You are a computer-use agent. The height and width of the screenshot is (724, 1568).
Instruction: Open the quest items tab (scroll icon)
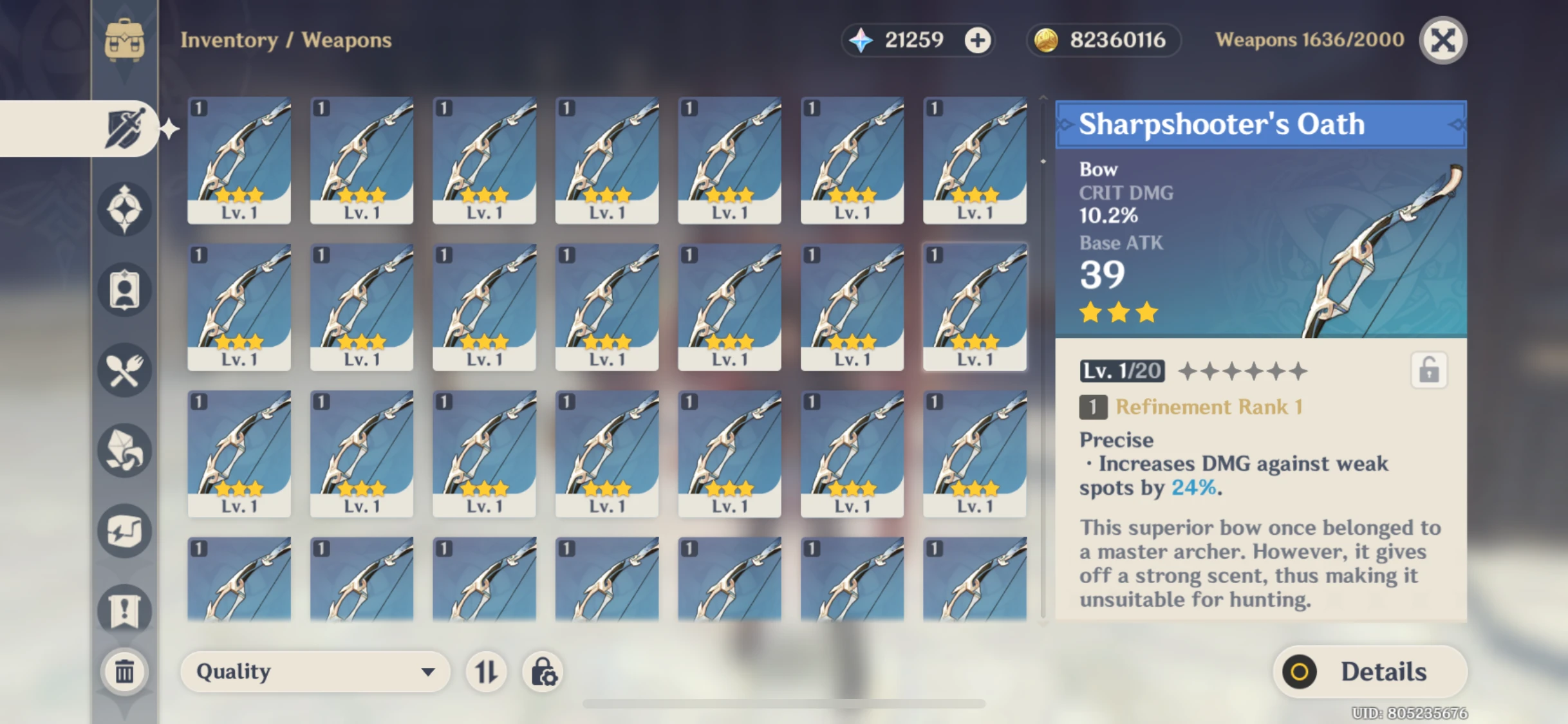click(x=126, y=610)
